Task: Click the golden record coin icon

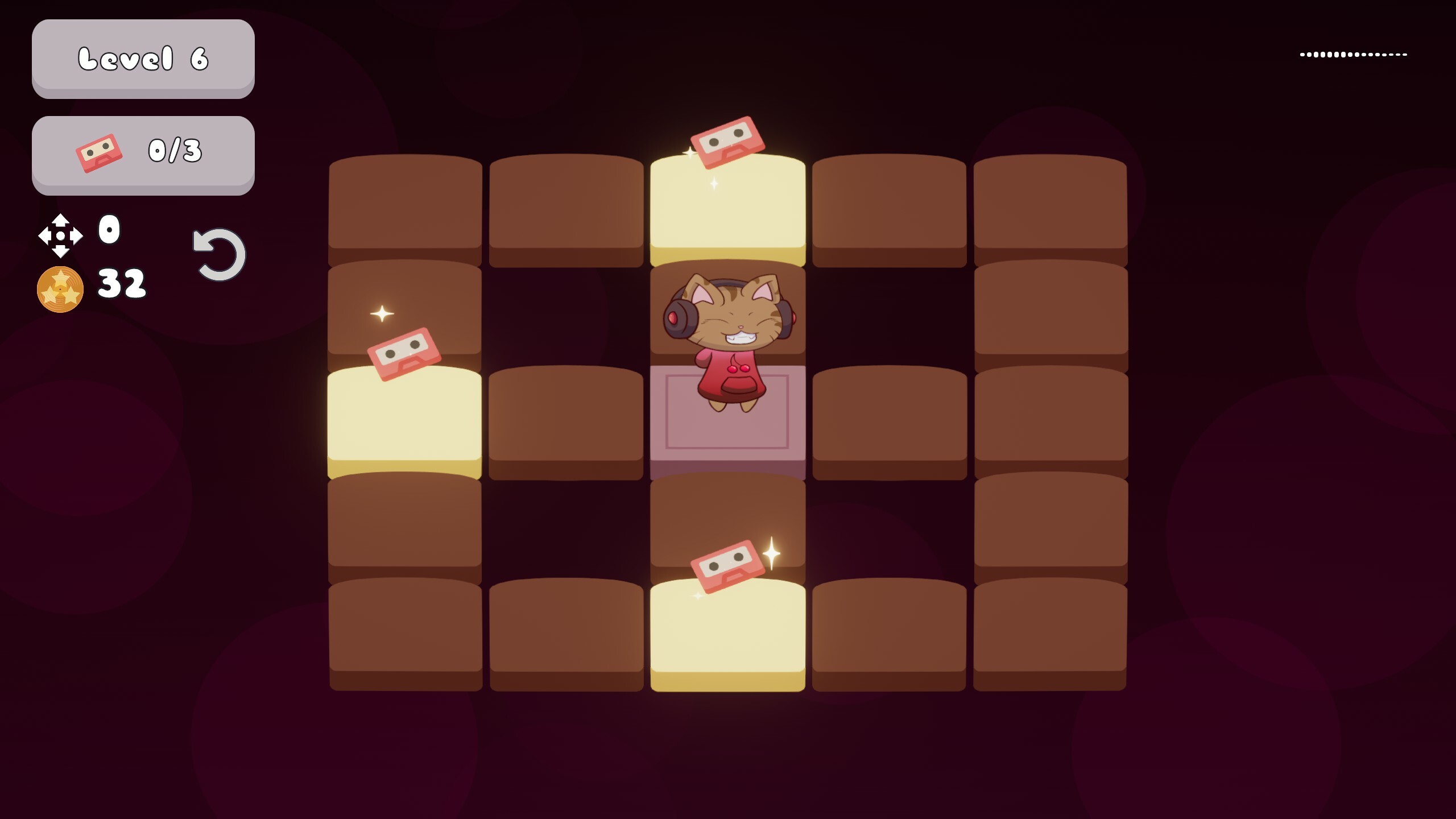Action: (61, 289)
